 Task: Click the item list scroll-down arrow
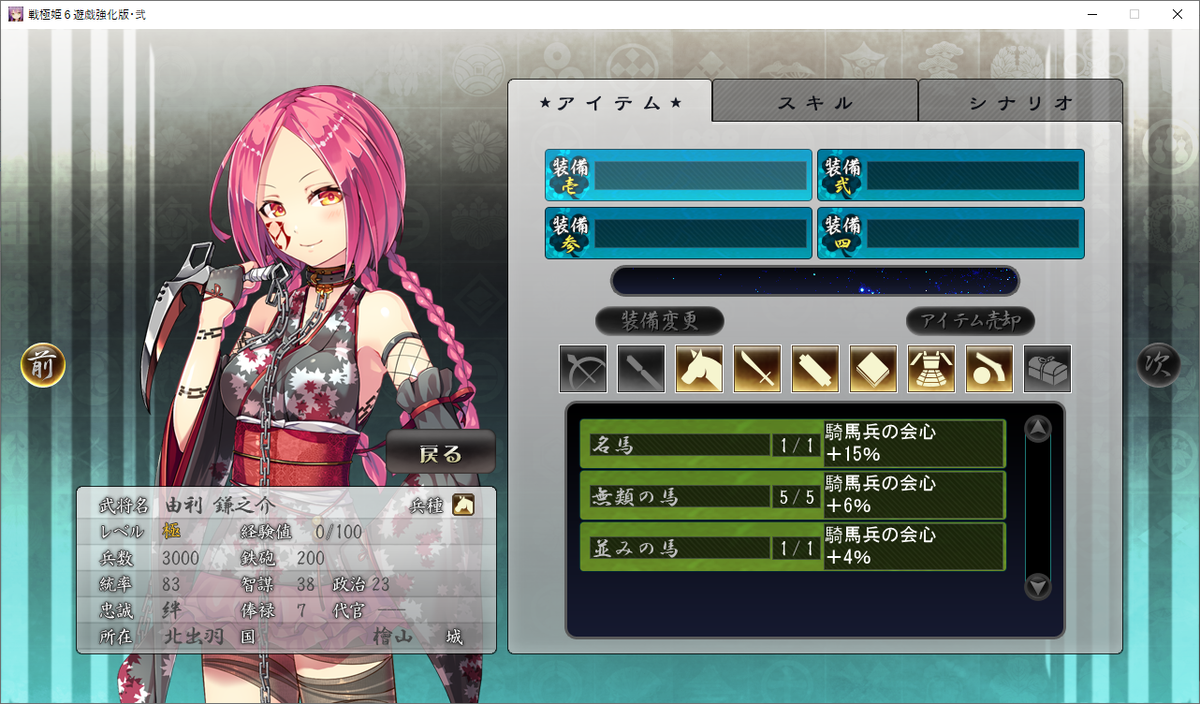[x=1039, y=585]
